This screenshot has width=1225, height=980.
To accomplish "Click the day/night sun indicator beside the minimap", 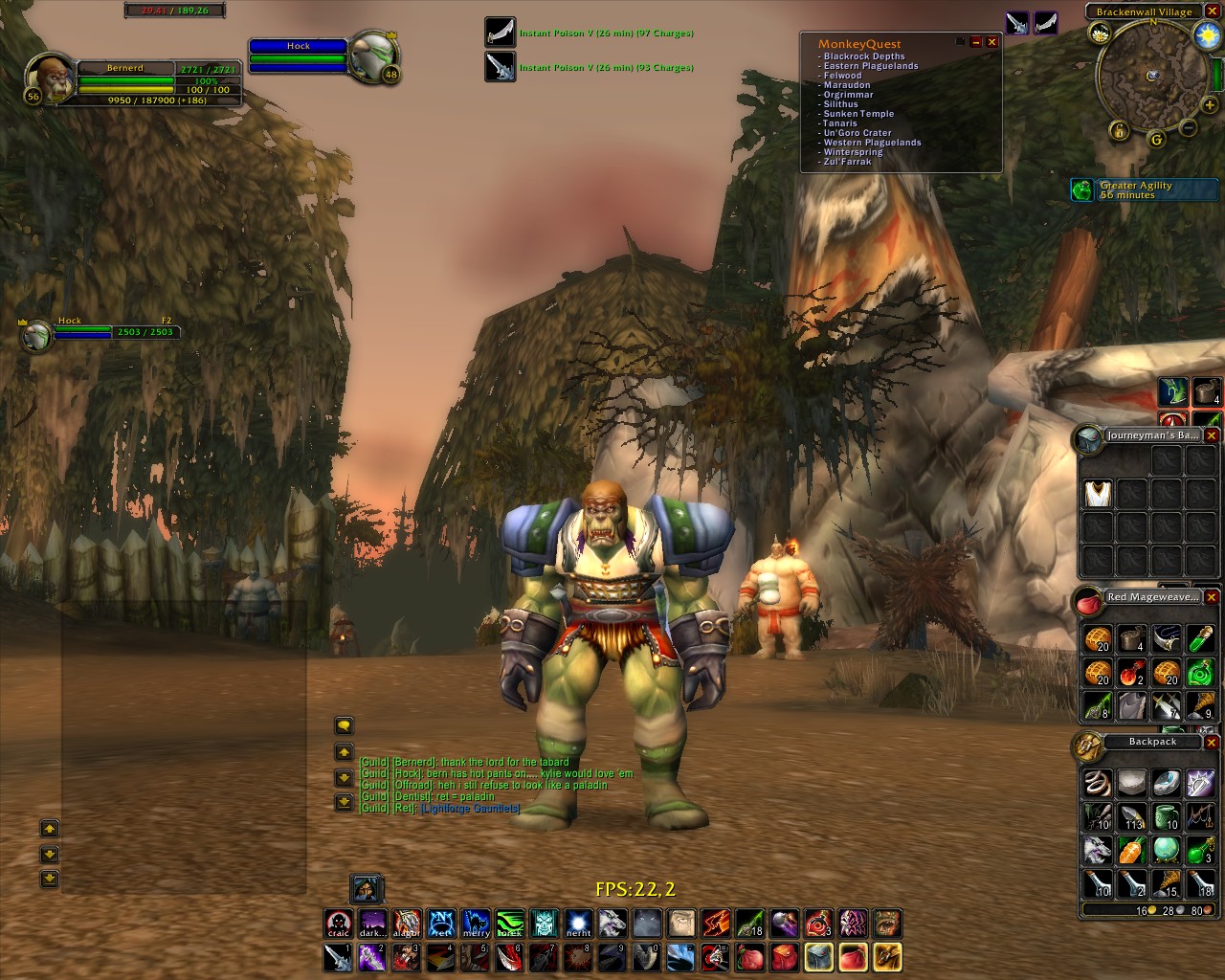I will (x=1206, y=34).
